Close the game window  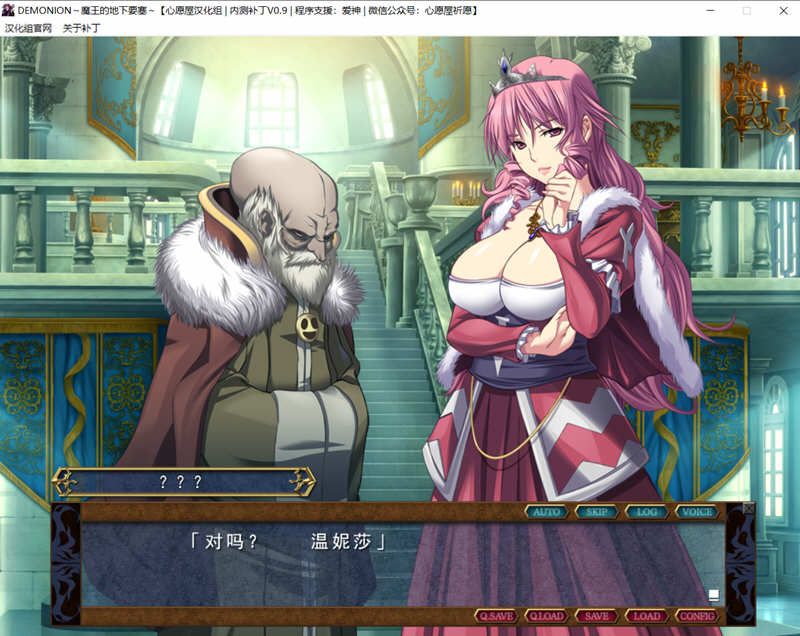[x=783, y=10]
